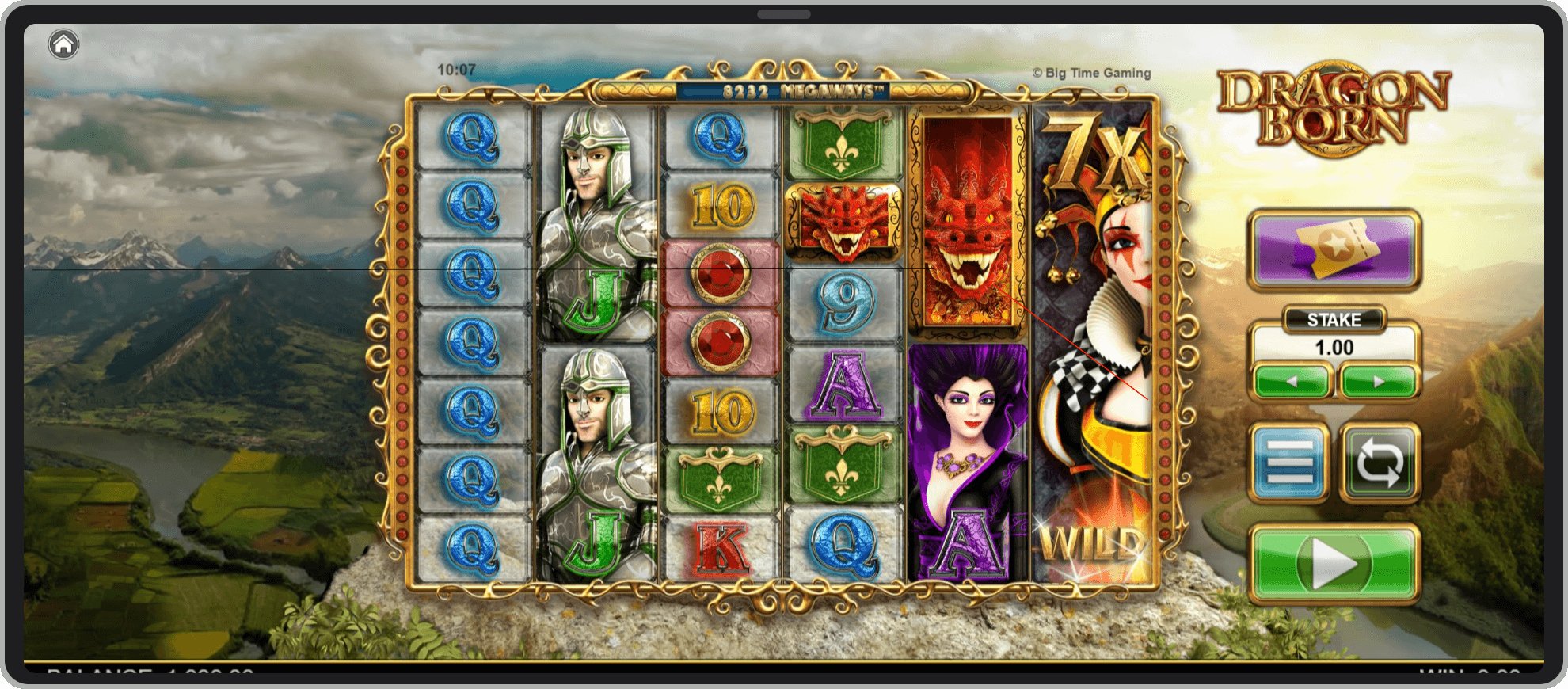Screen dimensions: 1568x689
Task: Click the STAKE label
Action: click(x=1334, y=319)
